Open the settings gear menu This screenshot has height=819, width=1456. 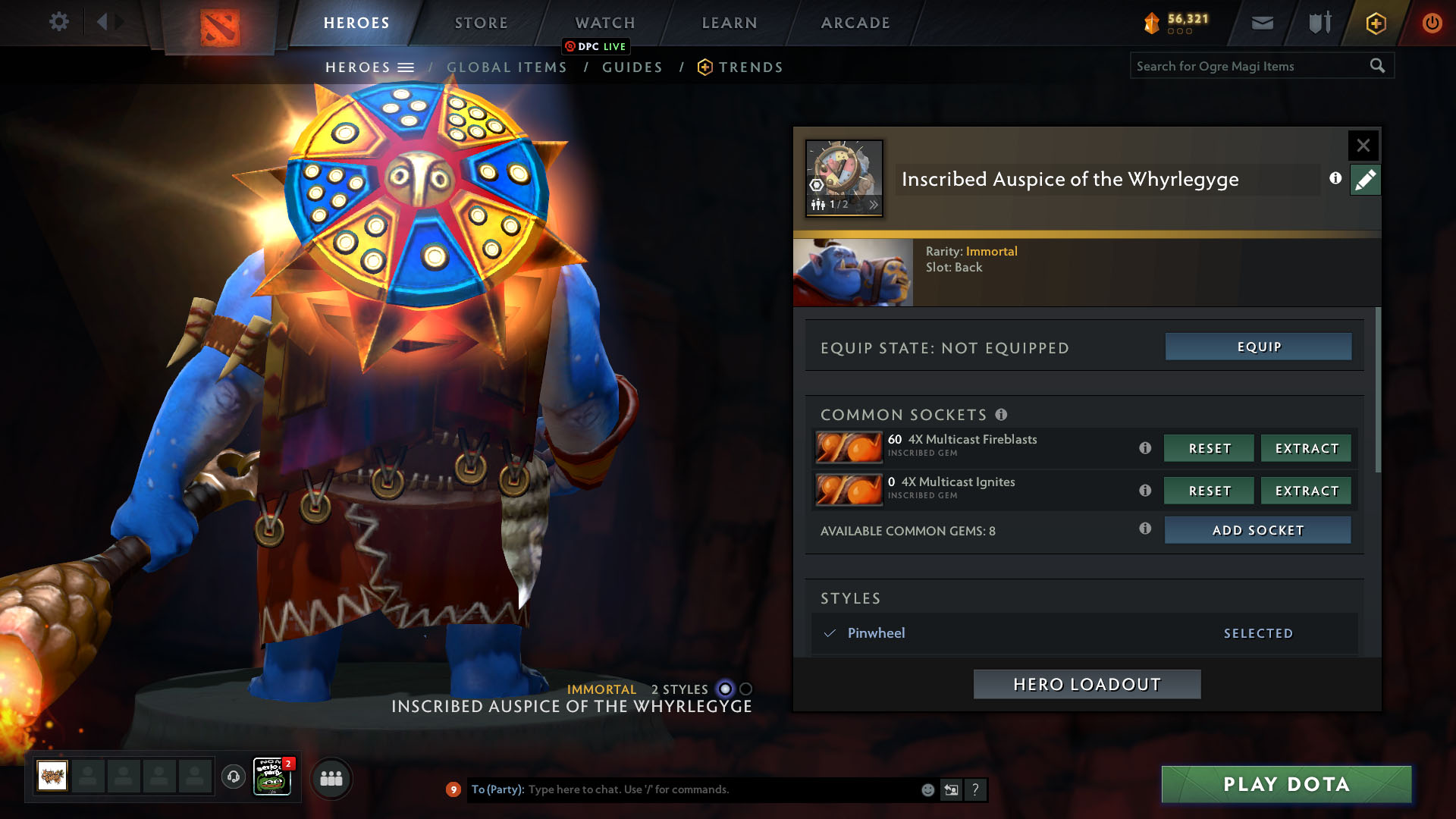58,22
